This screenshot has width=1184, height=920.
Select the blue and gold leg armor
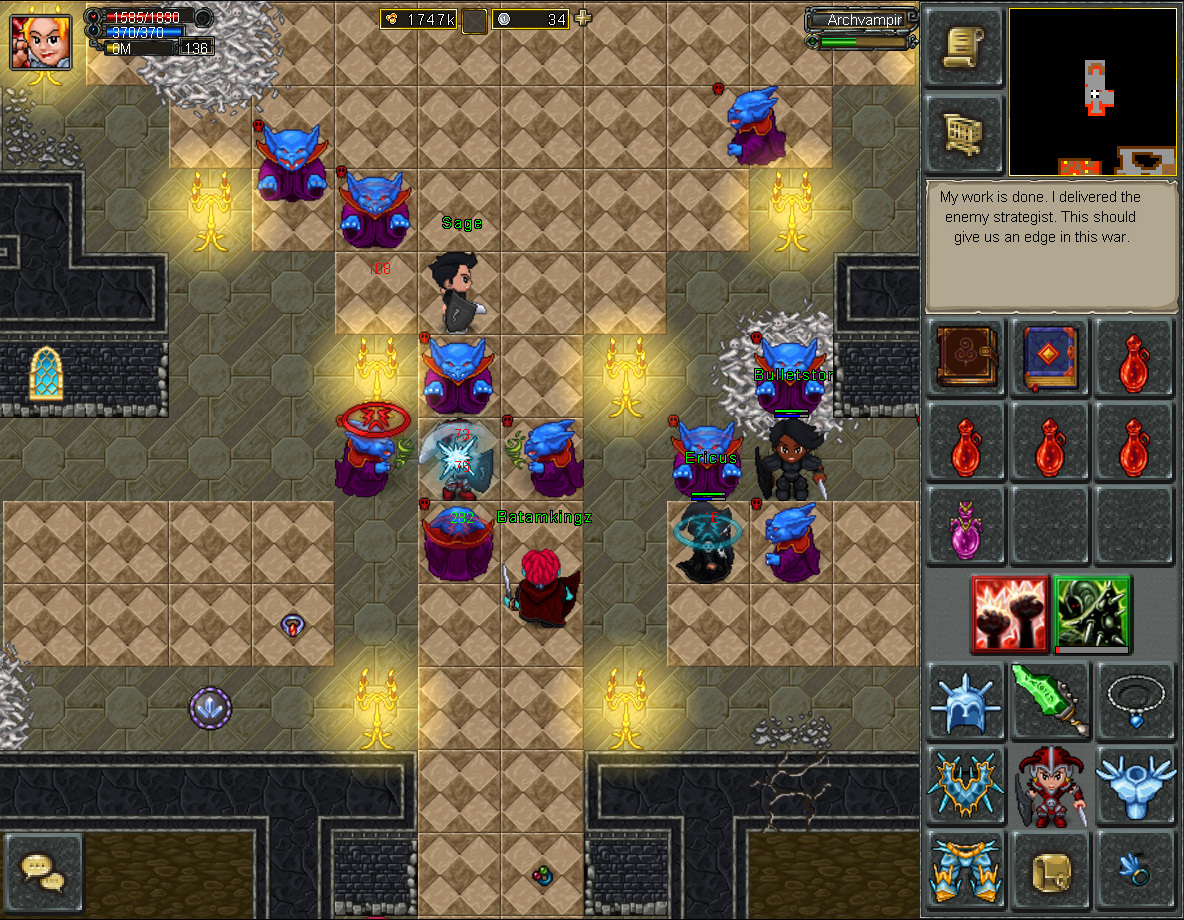[966, 868]
